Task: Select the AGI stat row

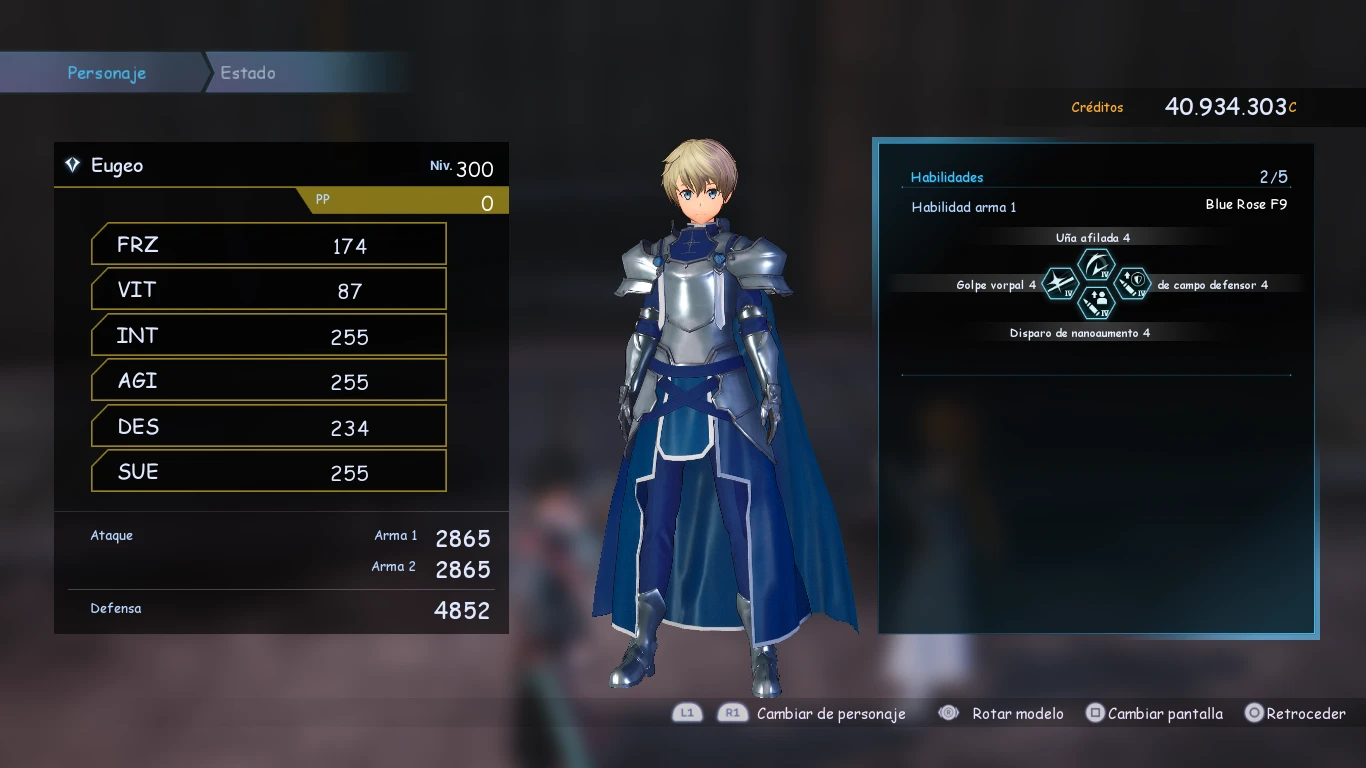Action: point(268,381)
